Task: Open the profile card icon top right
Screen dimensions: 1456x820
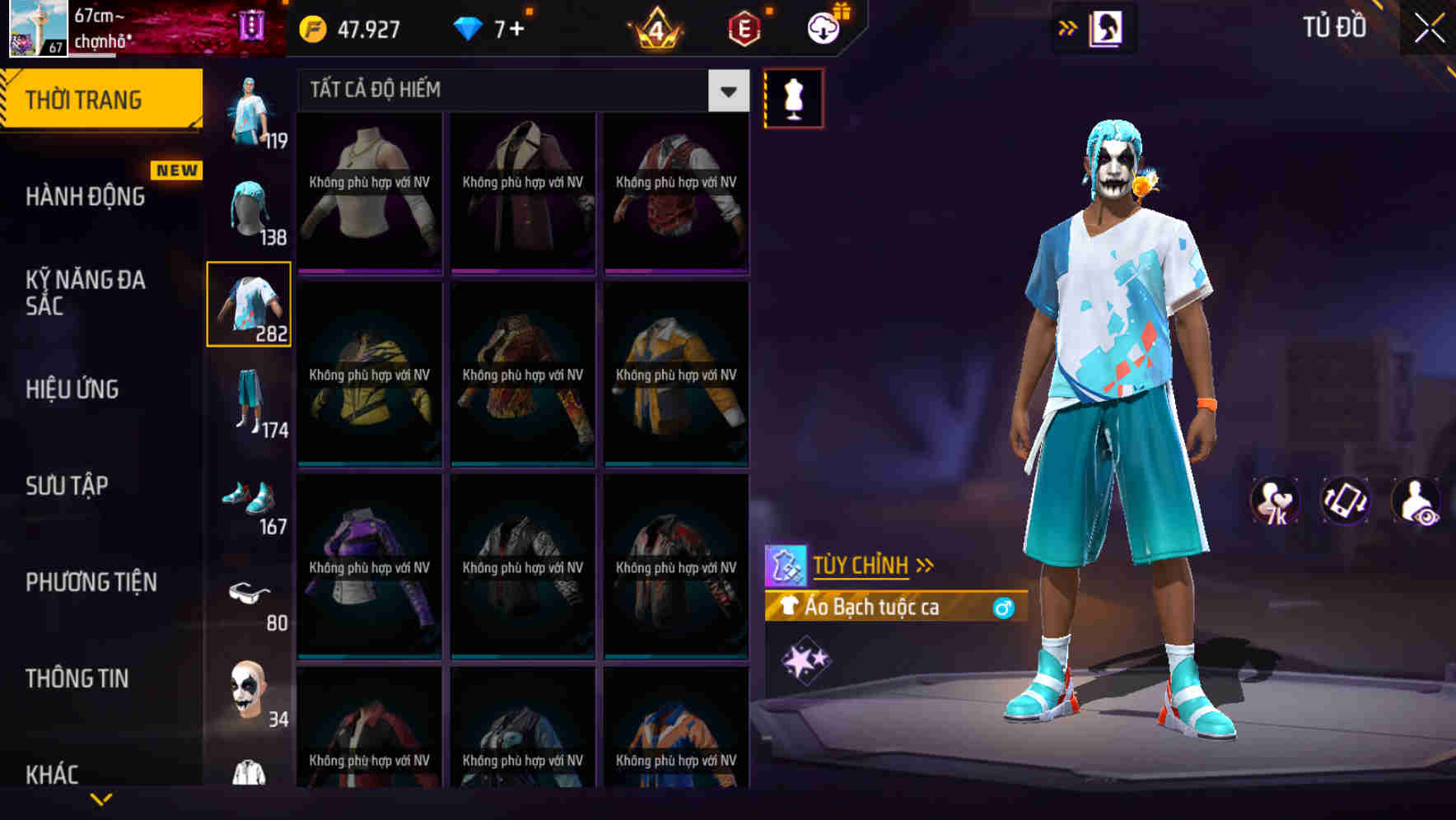Action: (x=1104, y=27)
